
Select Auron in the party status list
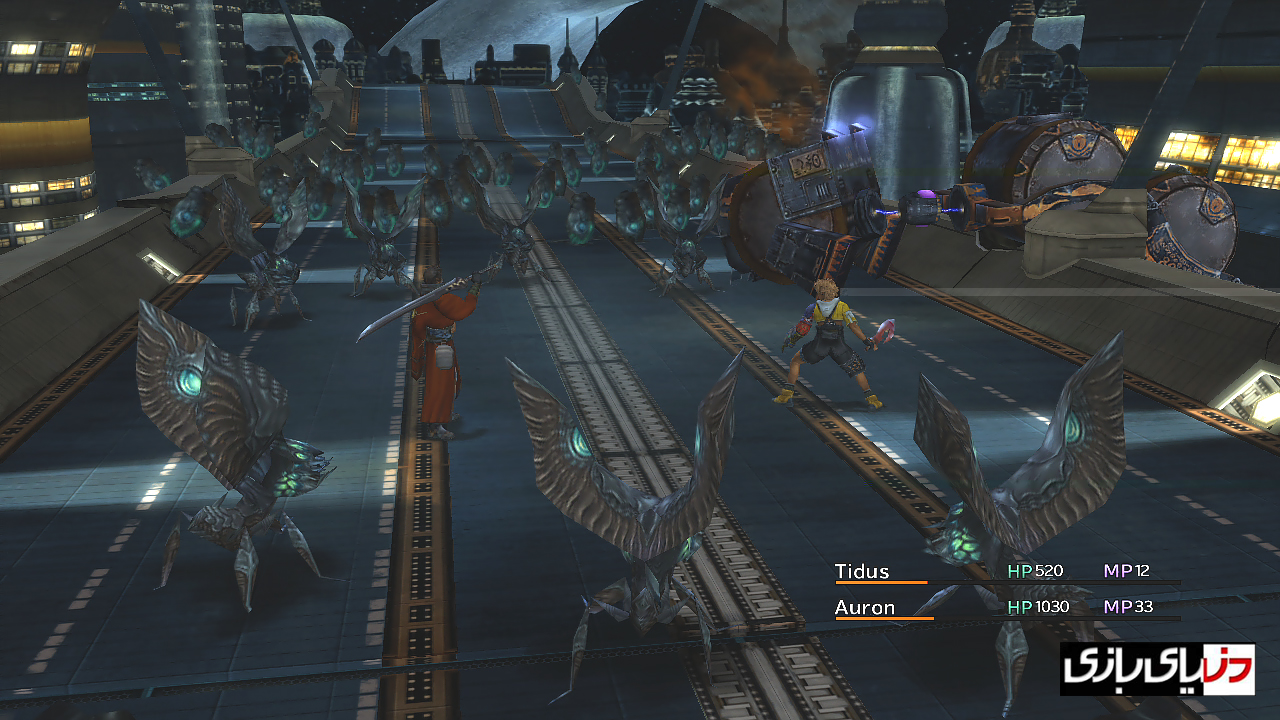(x=865, y=607)
